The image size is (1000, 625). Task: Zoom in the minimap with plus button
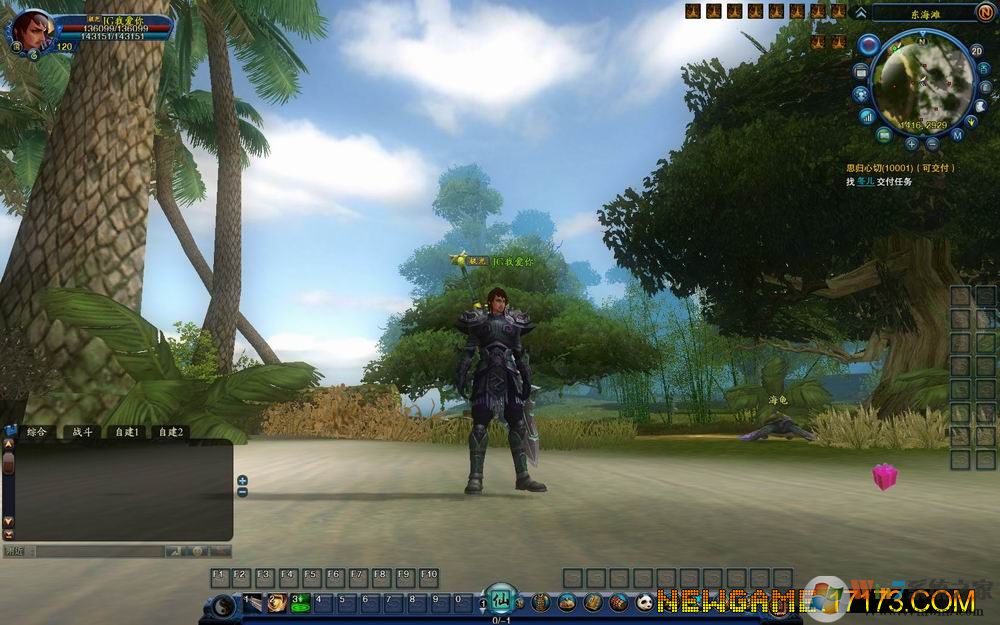click(x=911, y=143)
